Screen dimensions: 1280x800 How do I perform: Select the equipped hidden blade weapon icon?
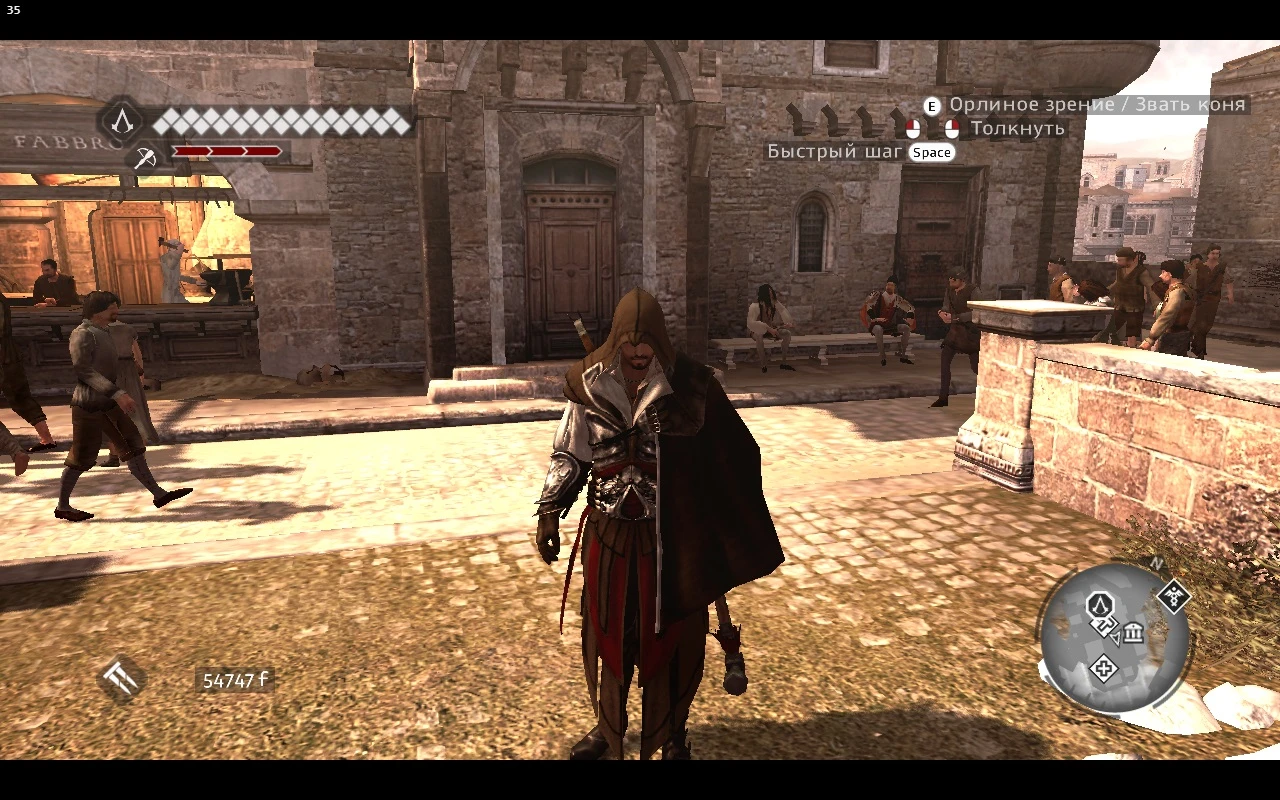pos(146,158)
